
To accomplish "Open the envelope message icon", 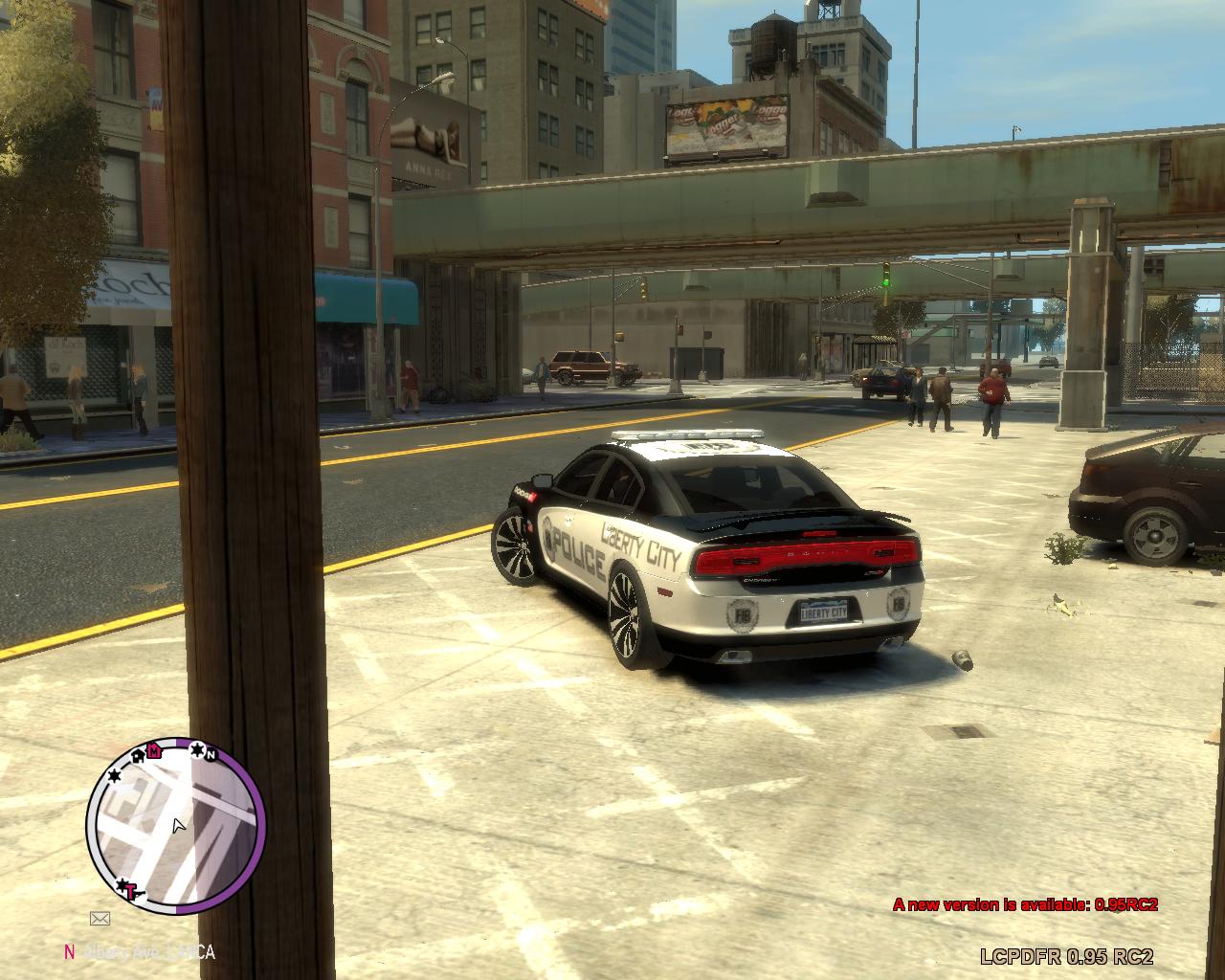I will click(100, 919).
